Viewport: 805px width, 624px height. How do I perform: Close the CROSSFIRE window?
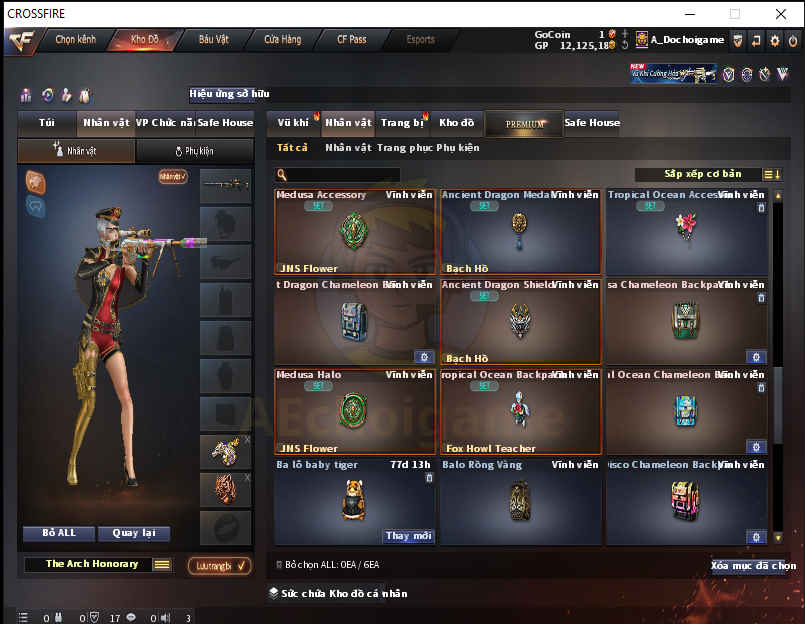point(780,14)
